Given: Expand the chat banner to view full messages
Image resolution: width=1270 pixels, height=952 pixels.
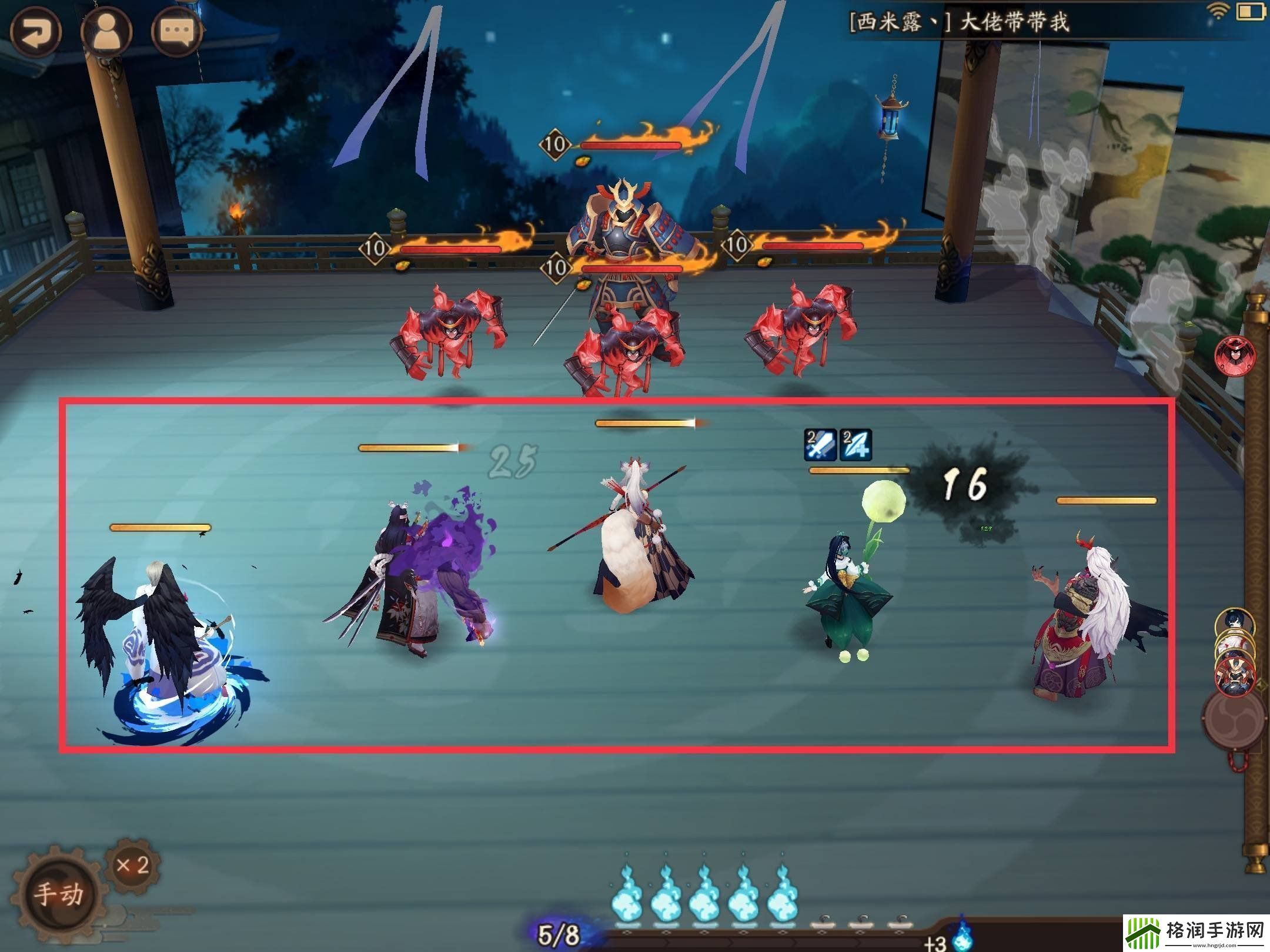Looking at the screenshot, I should (x=1000, y=19).
